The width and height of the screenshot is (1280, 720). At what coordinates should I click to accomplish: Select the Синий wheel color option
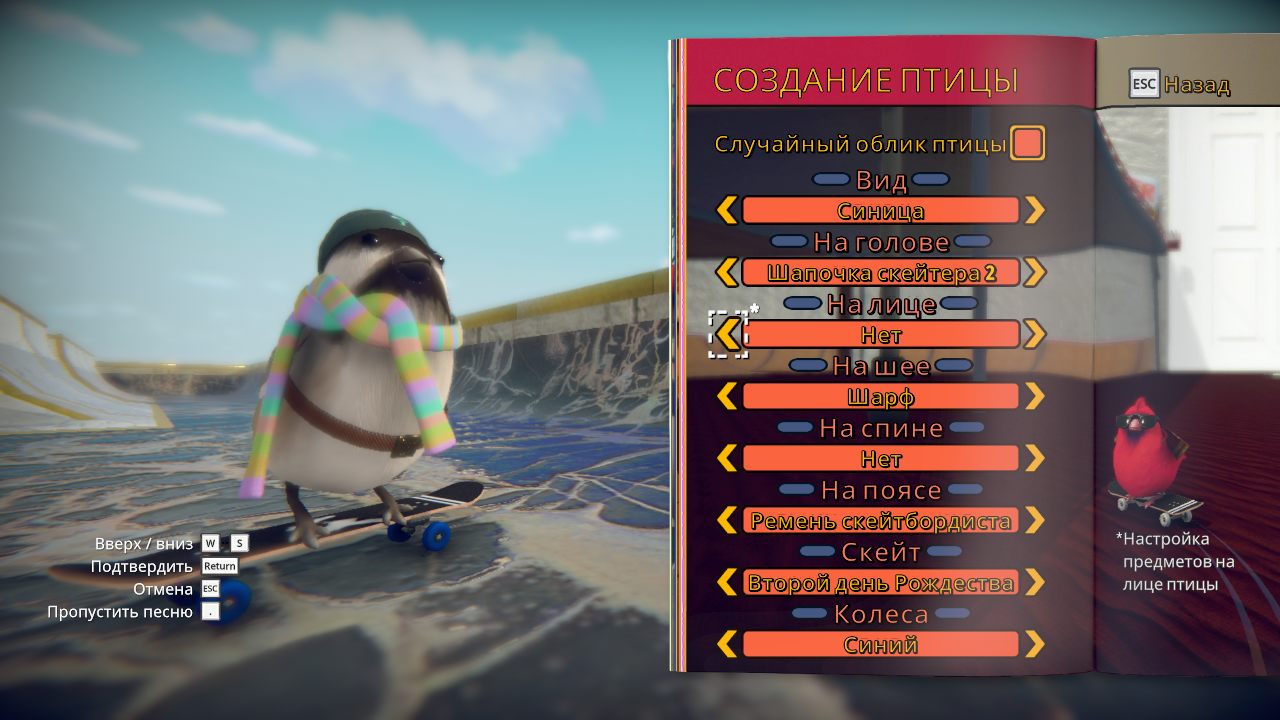pyautogui.click(x=880, y=644)
